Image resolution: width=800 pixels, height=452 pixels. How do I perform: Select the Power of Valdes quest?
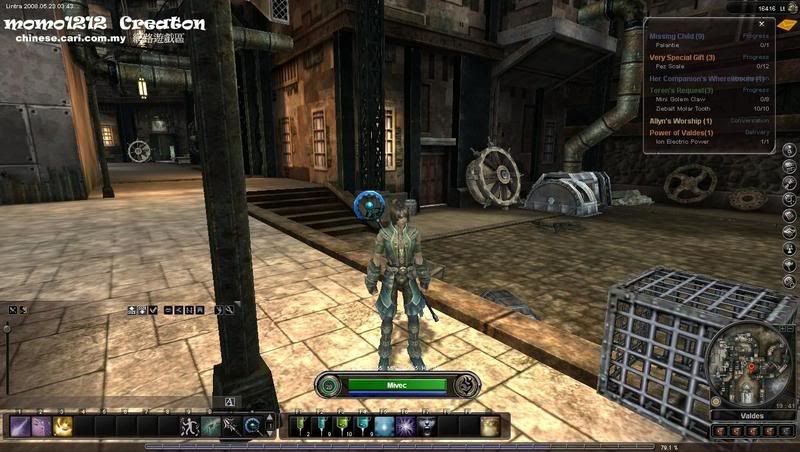681,133
